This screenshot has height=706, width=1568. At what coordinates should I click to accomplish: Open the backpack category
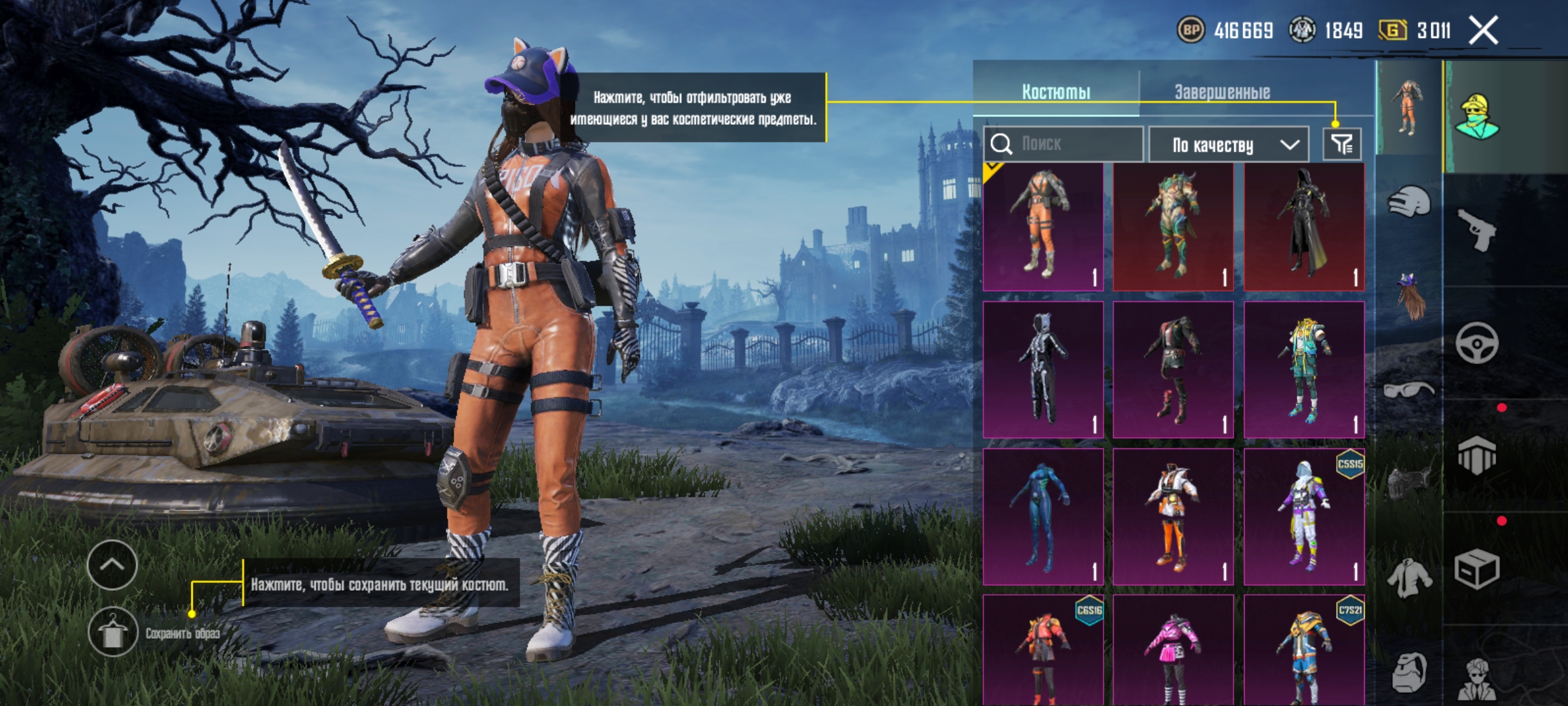coord(1409,672)
